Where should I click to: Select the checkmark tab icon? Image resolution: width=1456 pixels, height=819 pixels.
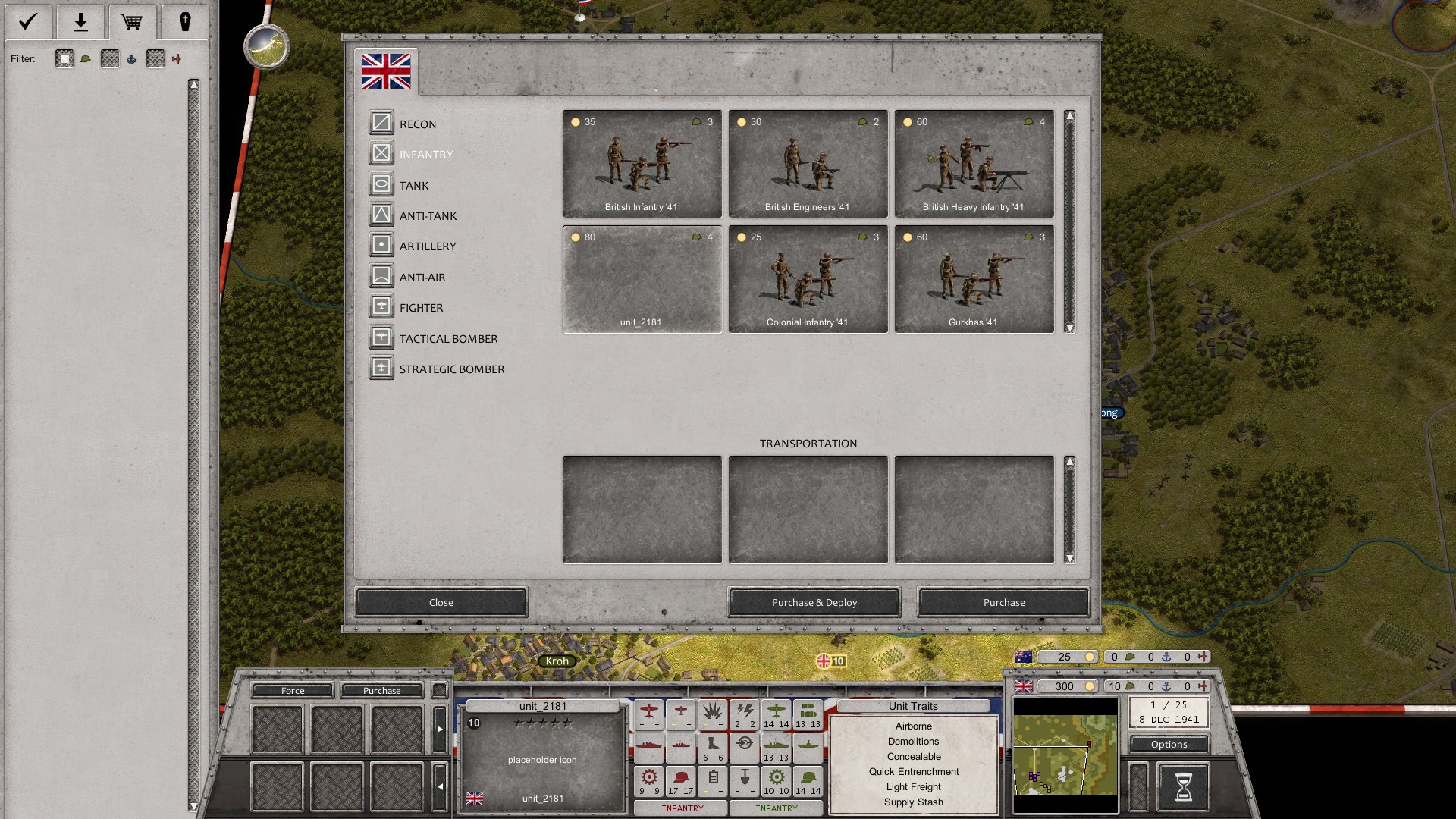click(x=28, y=21)
